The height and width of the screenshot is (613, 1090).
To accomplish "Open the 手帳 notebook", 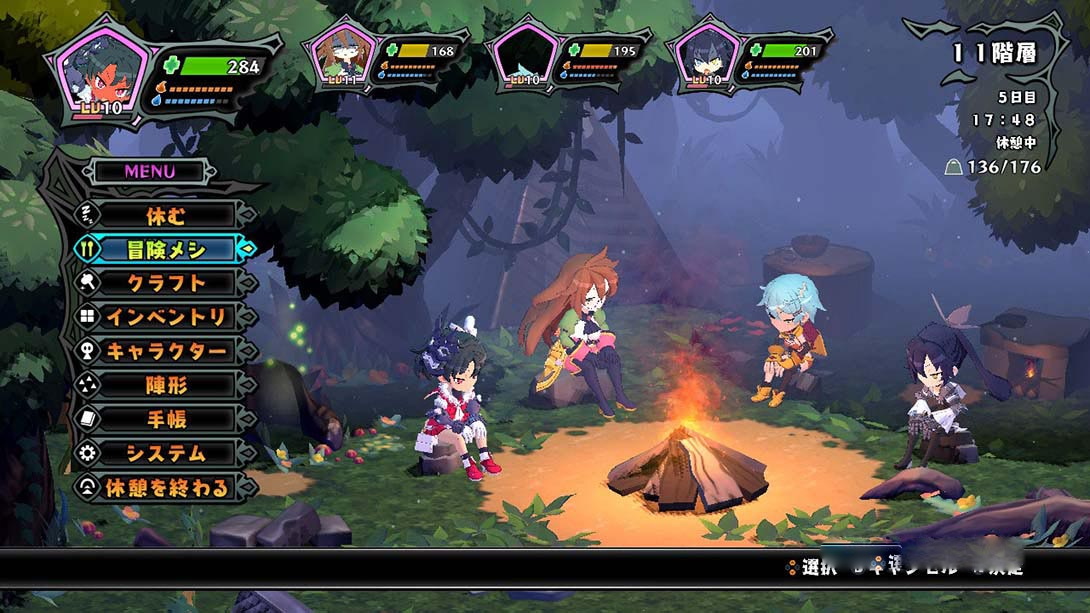I will [x=165, y=419].
